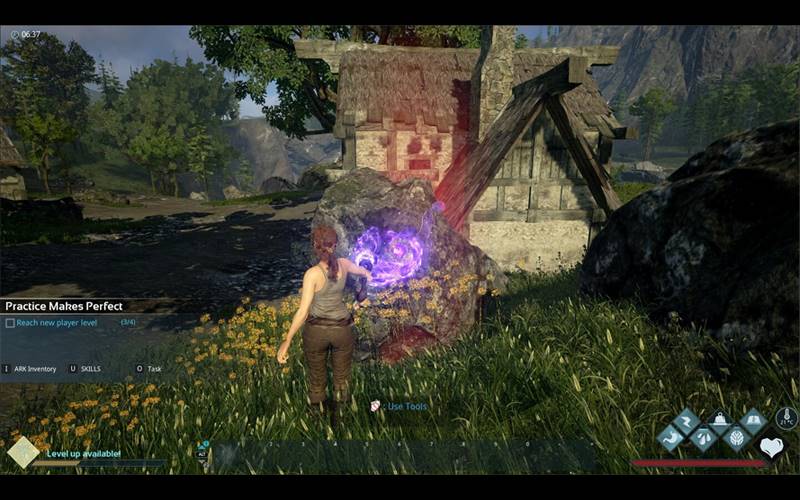Select the stomach food status icon

(669, 438)
